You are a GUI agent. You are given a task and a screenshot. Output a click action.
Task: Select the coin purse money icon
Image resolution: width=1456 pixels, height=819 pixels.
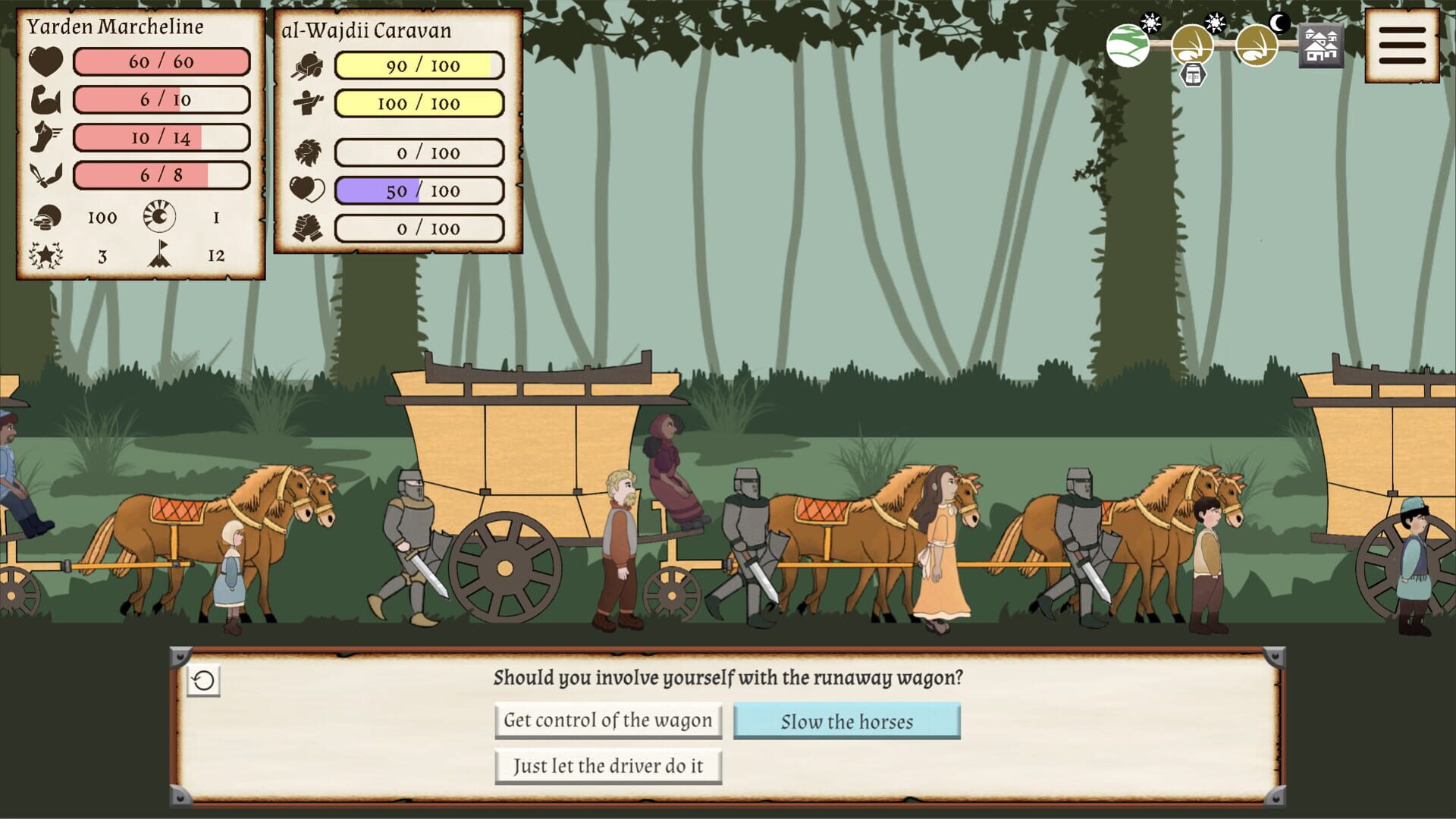coord(45,218)
